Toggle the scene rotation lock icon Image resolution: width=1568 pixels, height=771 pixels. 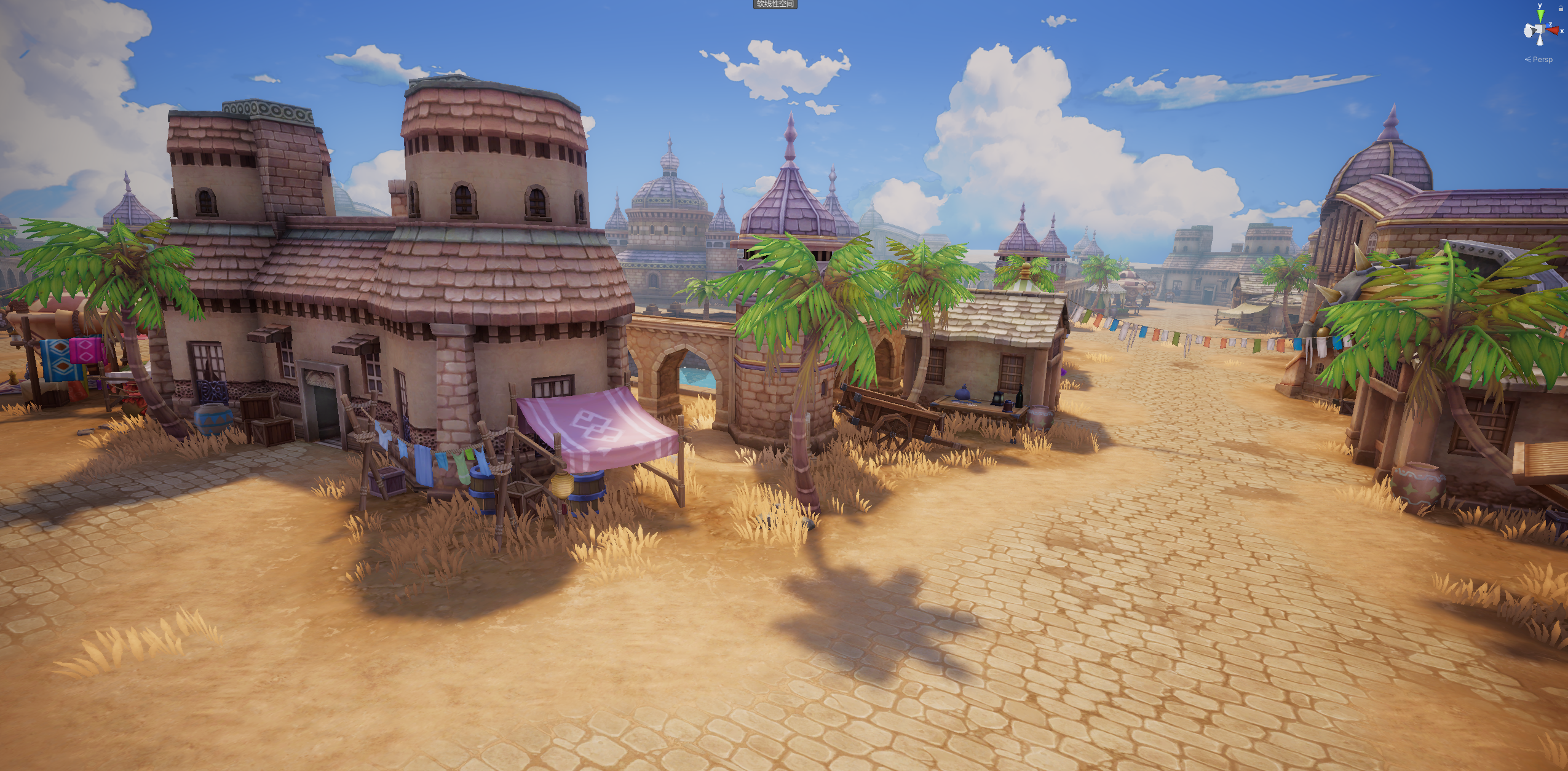pyautogui.click(x=1561, y=9)
